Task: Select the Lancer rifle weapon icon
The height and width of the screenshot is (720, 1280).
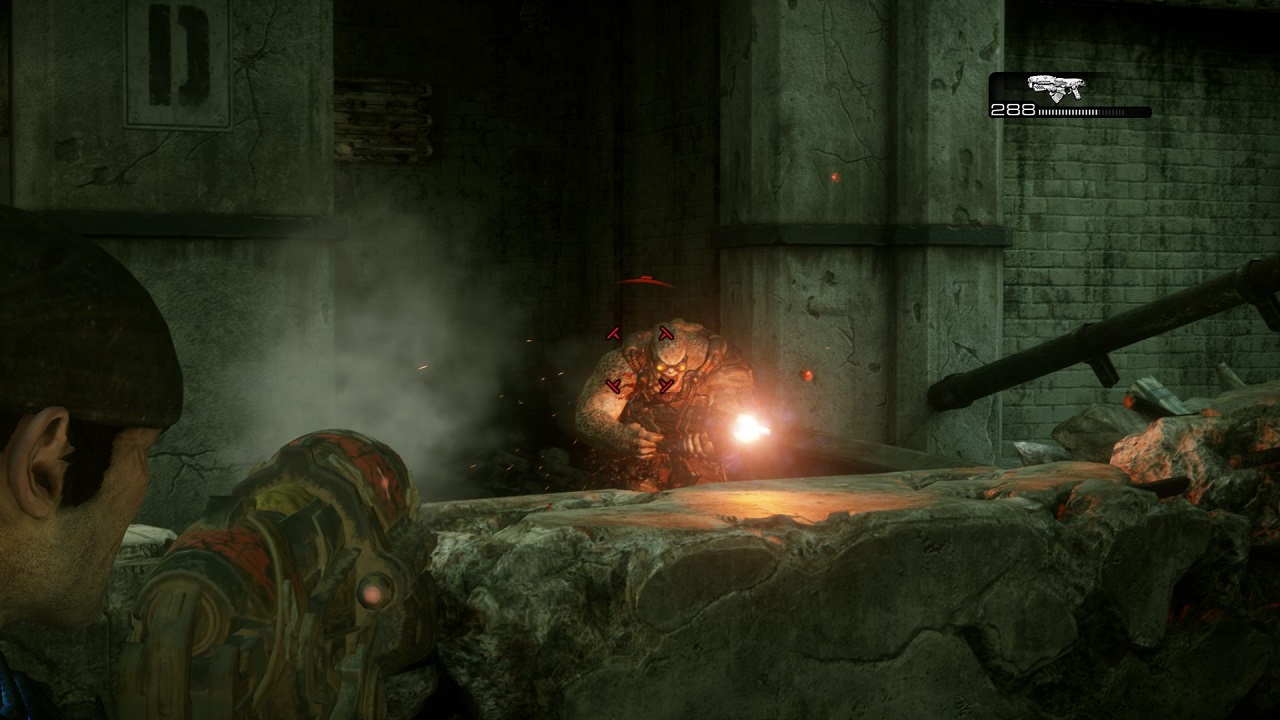Action: (x=1055, y=87)
